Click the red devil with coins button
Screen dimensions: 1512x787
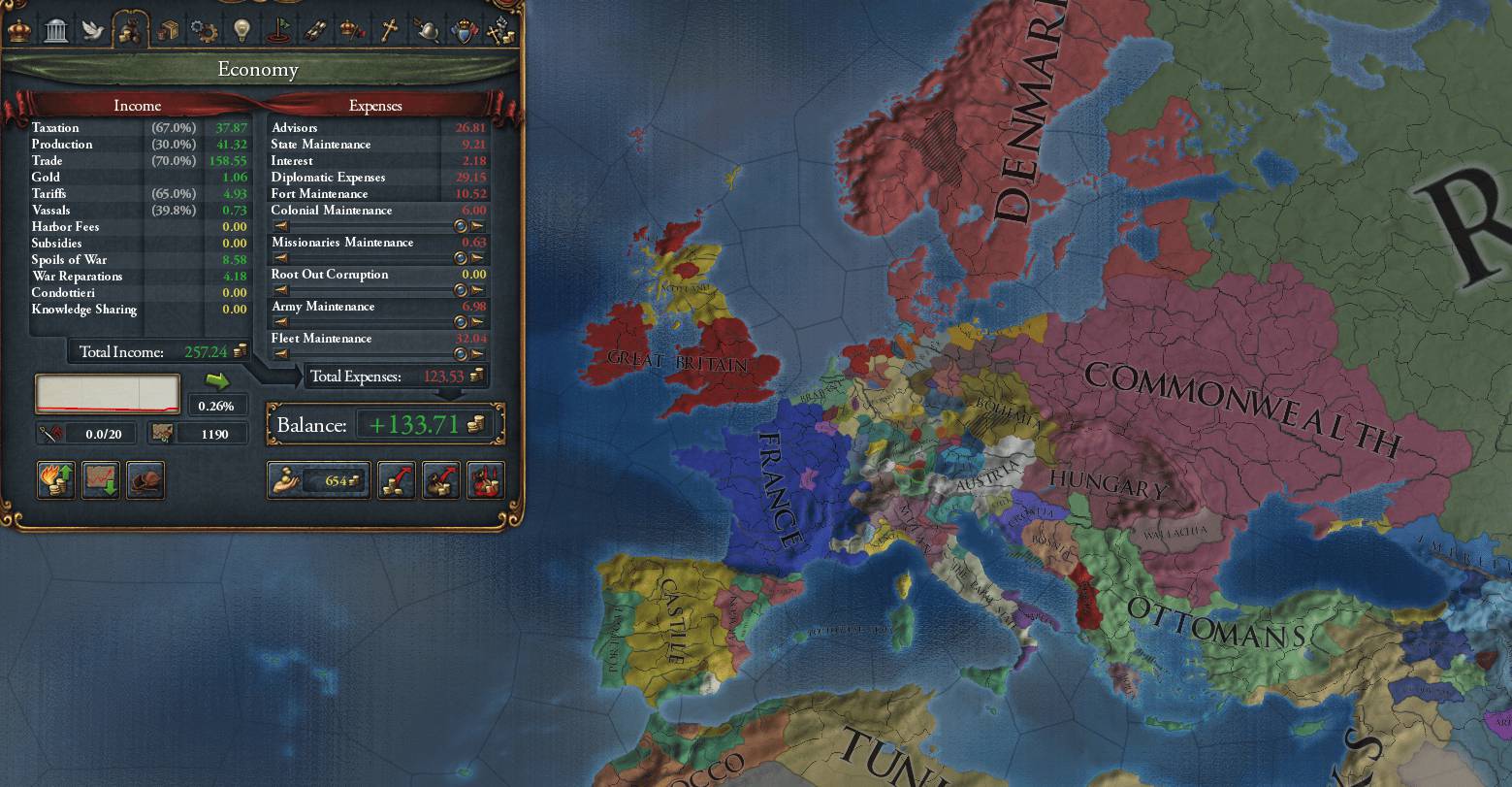click(x=485, y=479)
